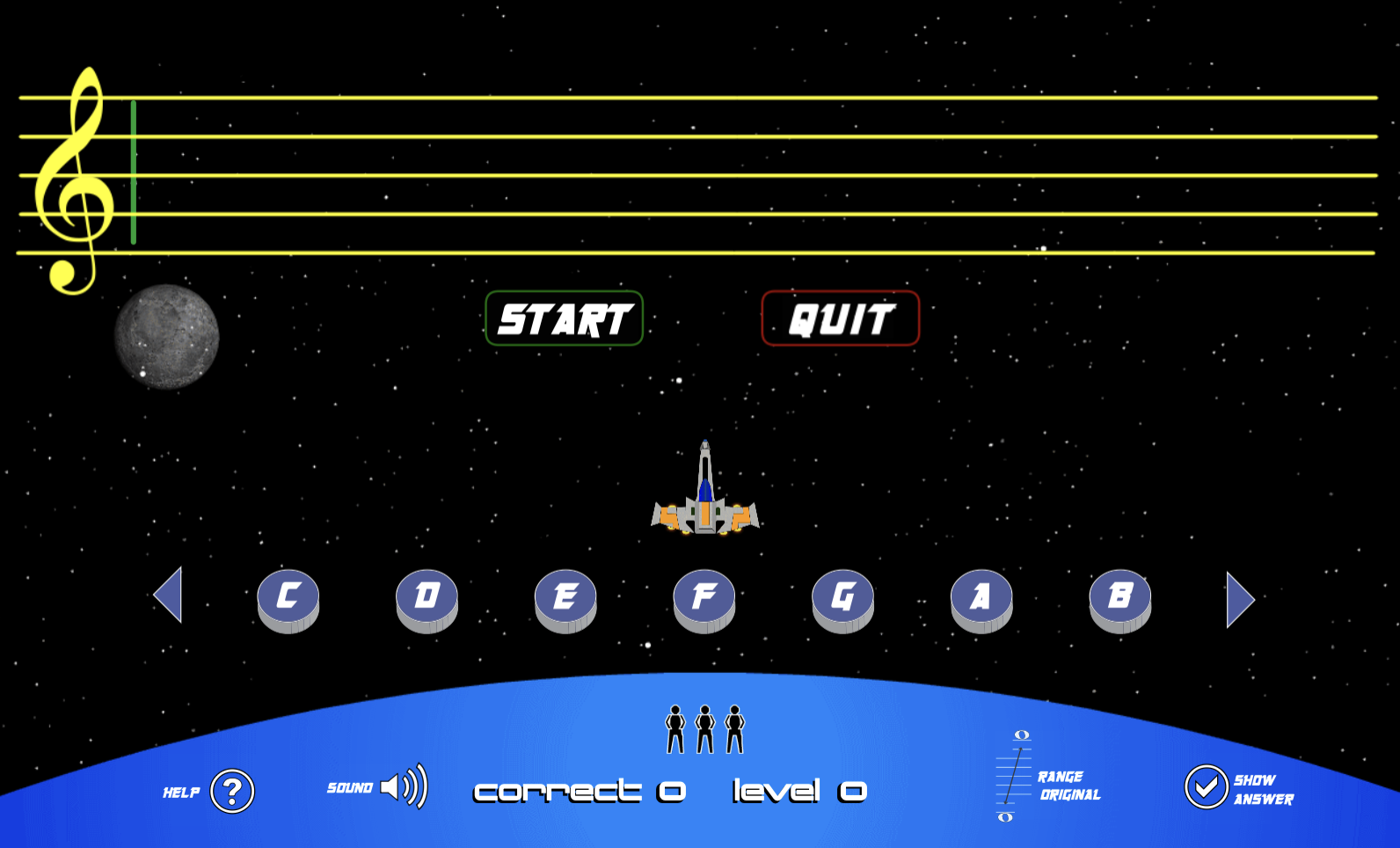Click the Correct score counter
This screenshot has height=848, width=1400.
pos(580,791)
